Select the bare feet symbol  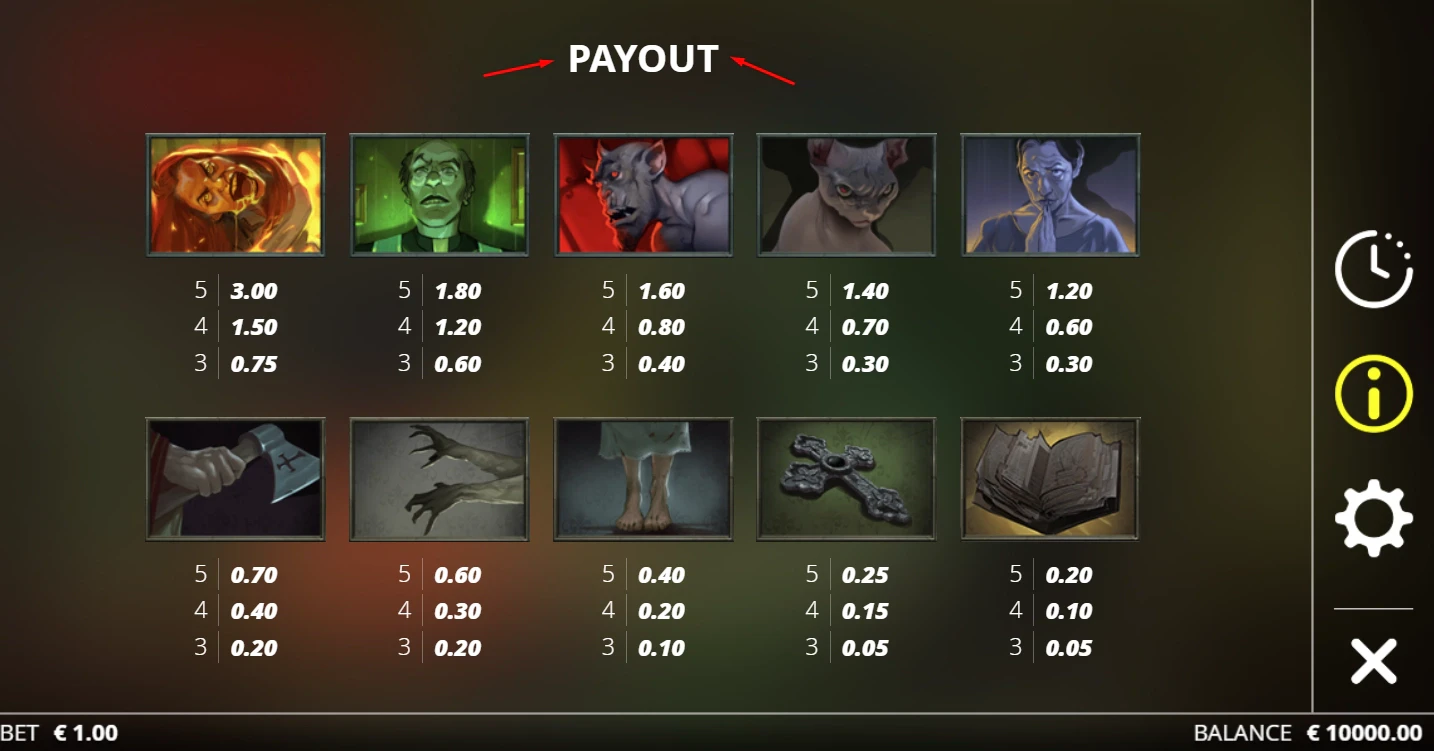point(643,478)
